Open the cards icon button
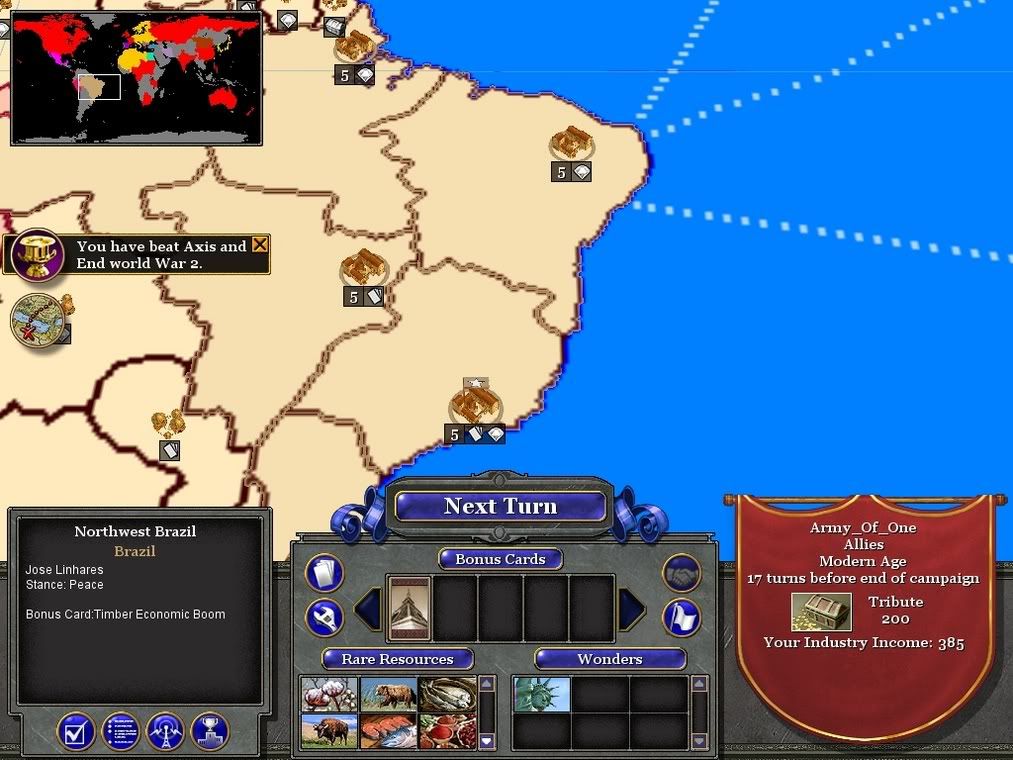The width and height of the screenshot is (1013, 760). pos(324,573)
